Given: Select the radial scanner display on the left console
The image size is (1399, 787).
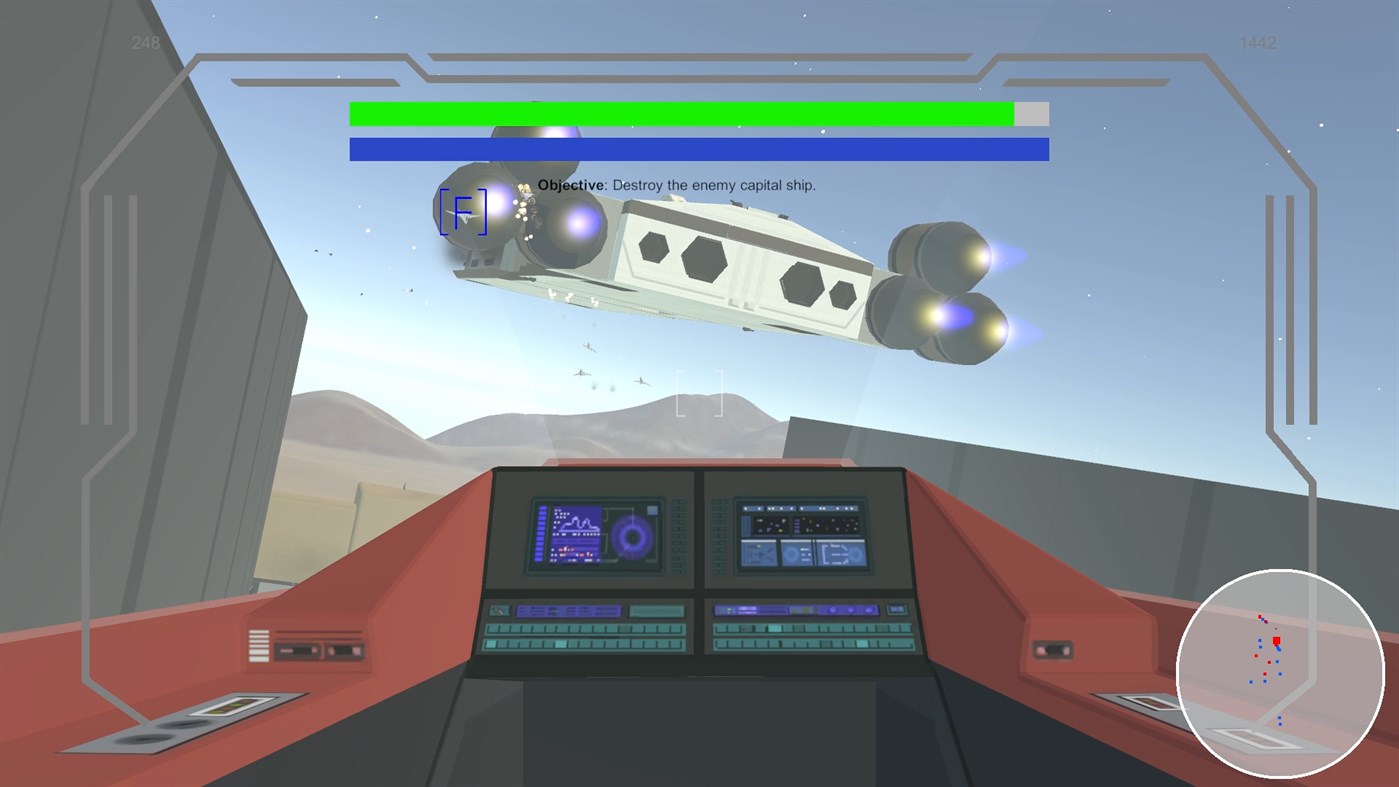Looking at the screenshot, I should coord(633,538).
